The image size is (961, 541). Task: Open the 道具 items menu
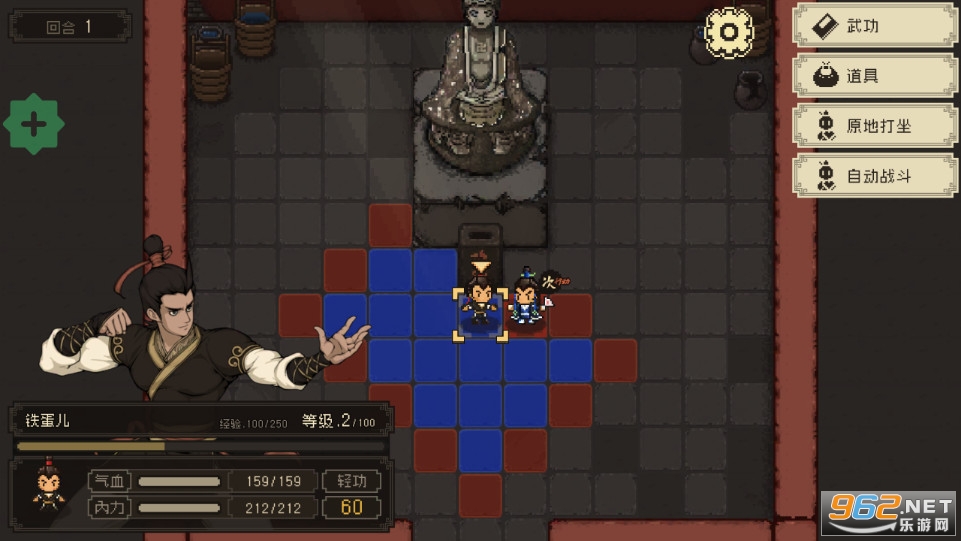point(874,76)
